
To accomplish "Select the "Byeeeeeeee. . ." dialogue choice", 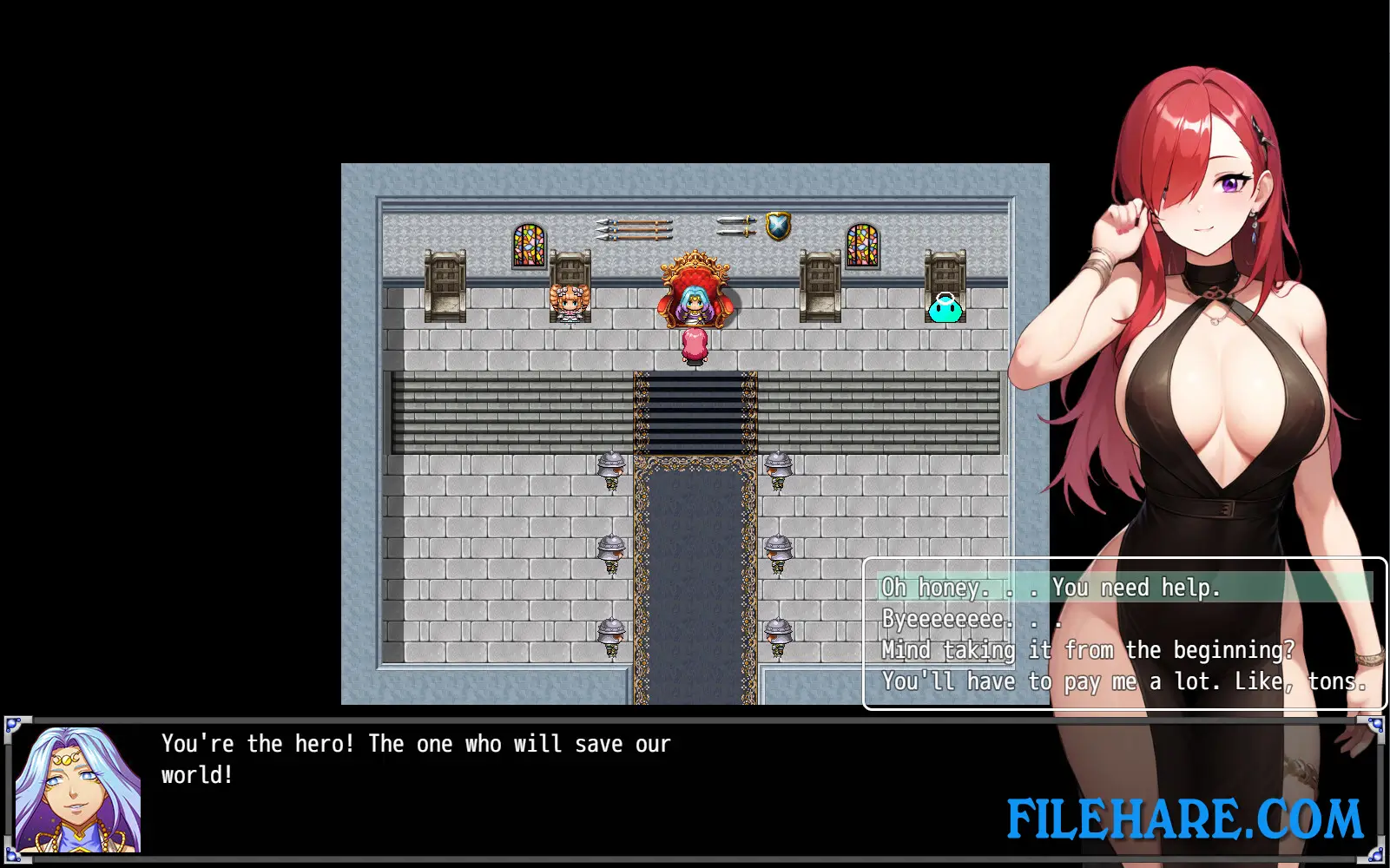I will [968, 619].
